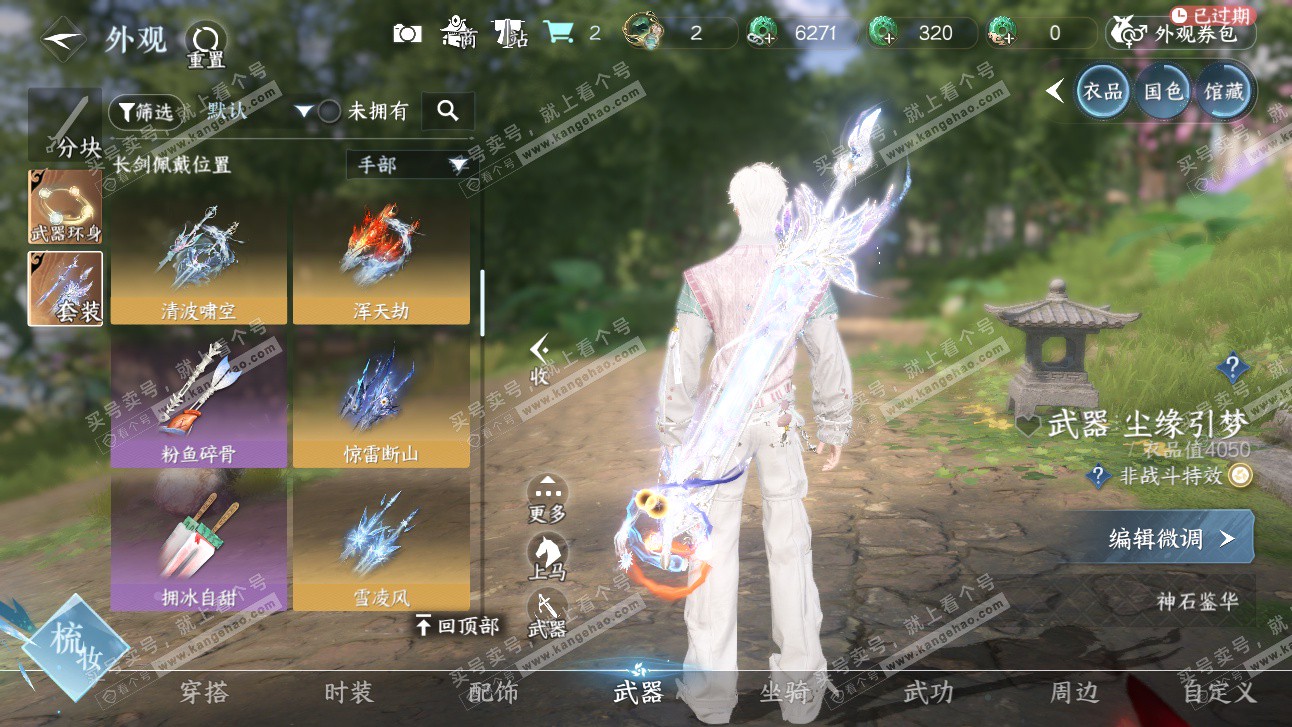This screenshot has width=1292, height=727.
Task: Switch to the 衣品 view
Action: click(x=1102, y=92)
